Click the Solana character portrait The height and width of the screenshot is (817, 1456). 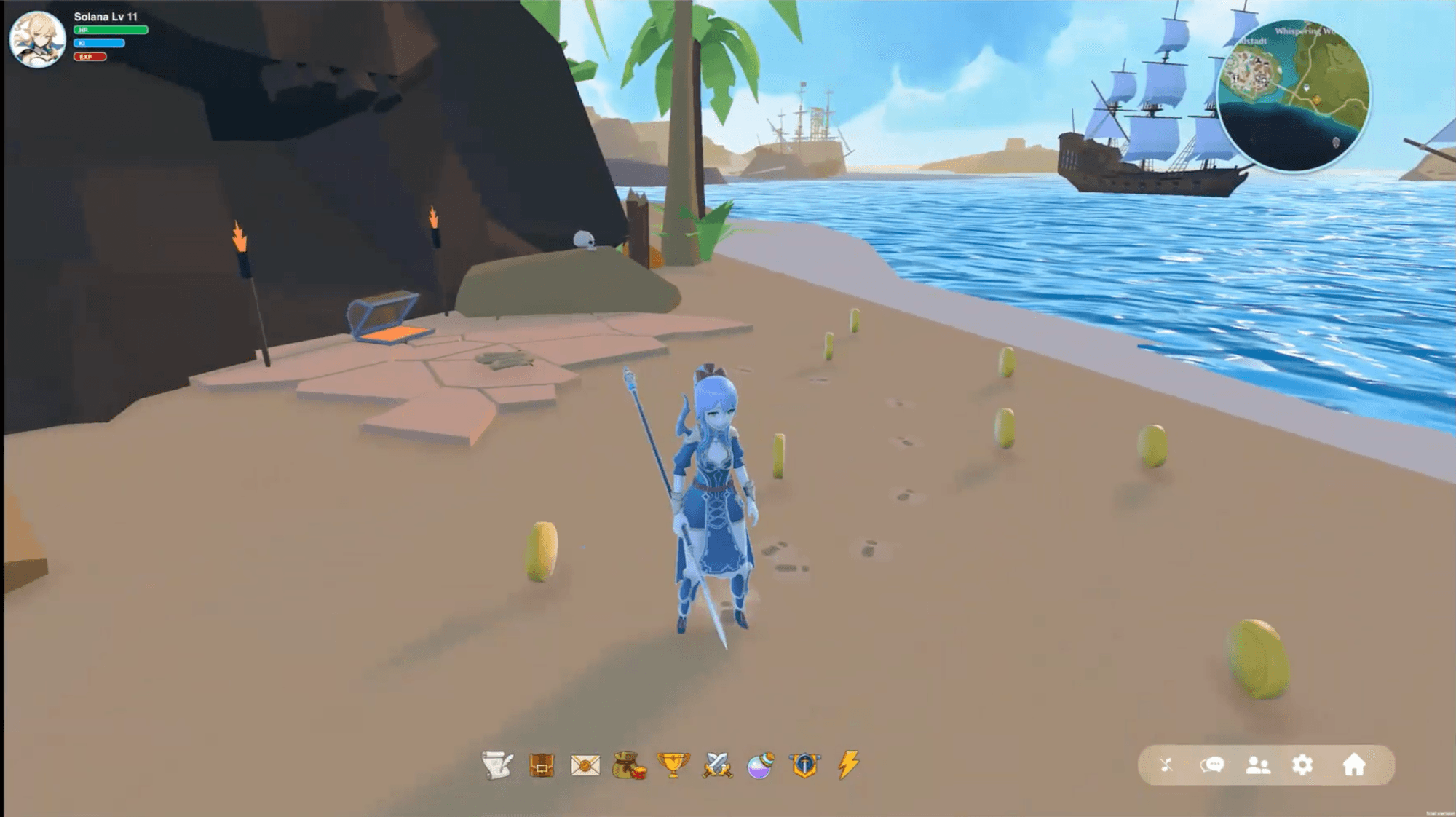tap(38, 39)
